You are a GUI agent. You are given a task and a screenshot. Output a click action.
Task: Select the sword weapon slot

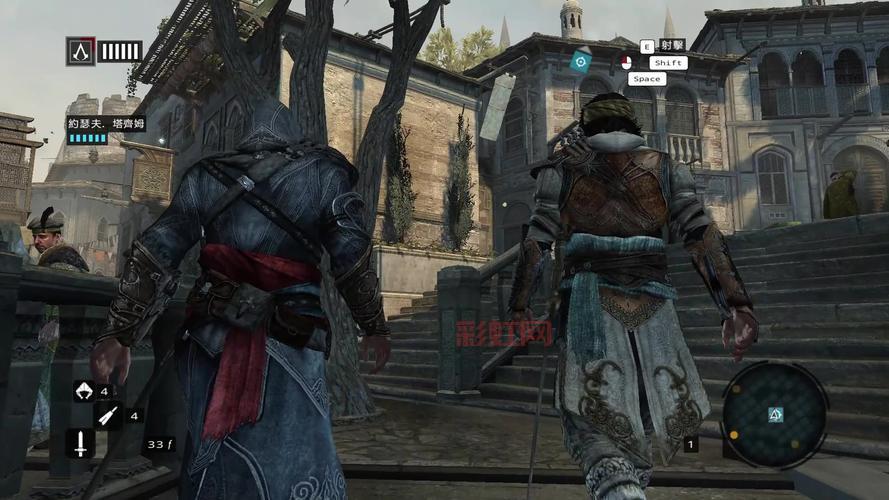[x=80, y=443]
